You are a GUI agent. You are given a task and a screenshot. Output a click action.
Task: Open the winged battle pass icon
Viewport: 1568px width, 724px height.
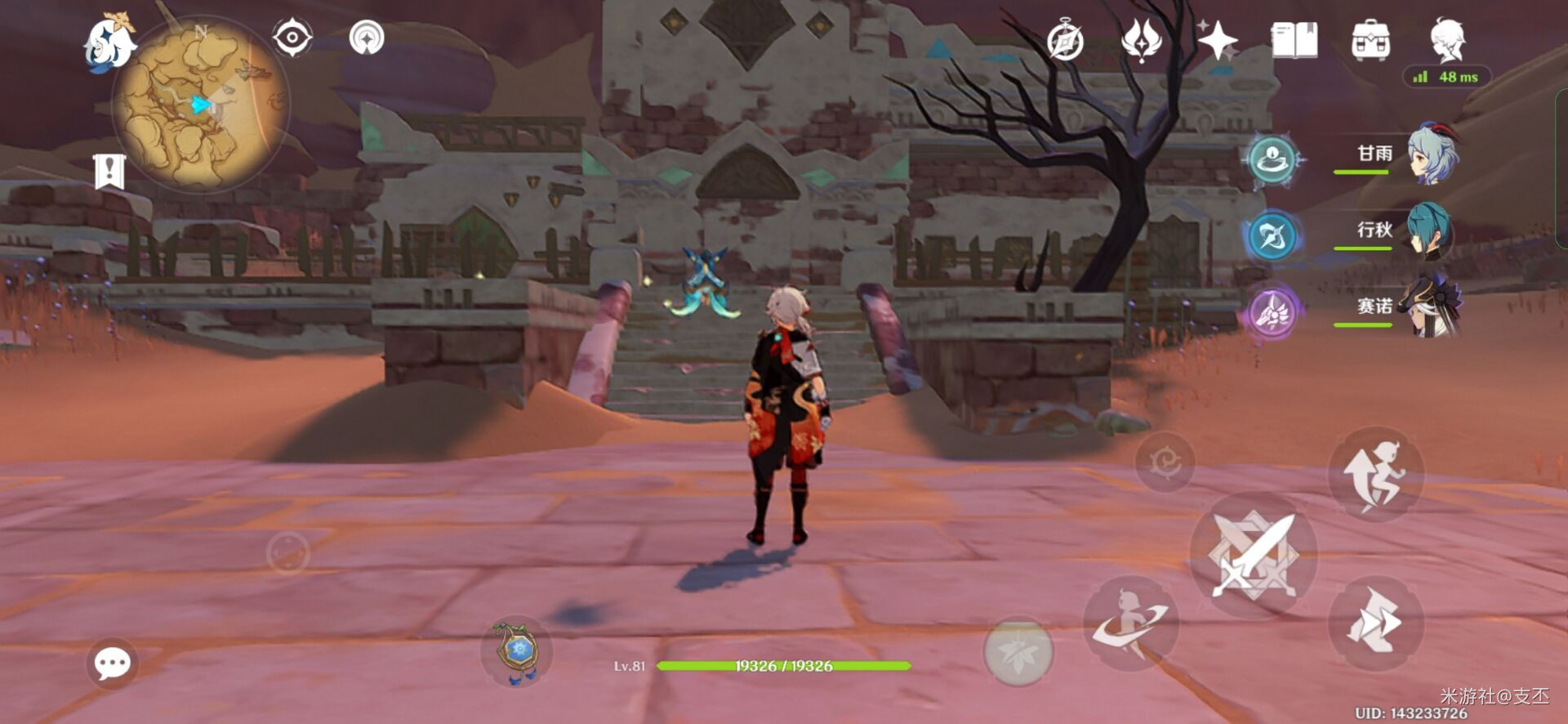pyautogui.click(x=1141, y=40)
